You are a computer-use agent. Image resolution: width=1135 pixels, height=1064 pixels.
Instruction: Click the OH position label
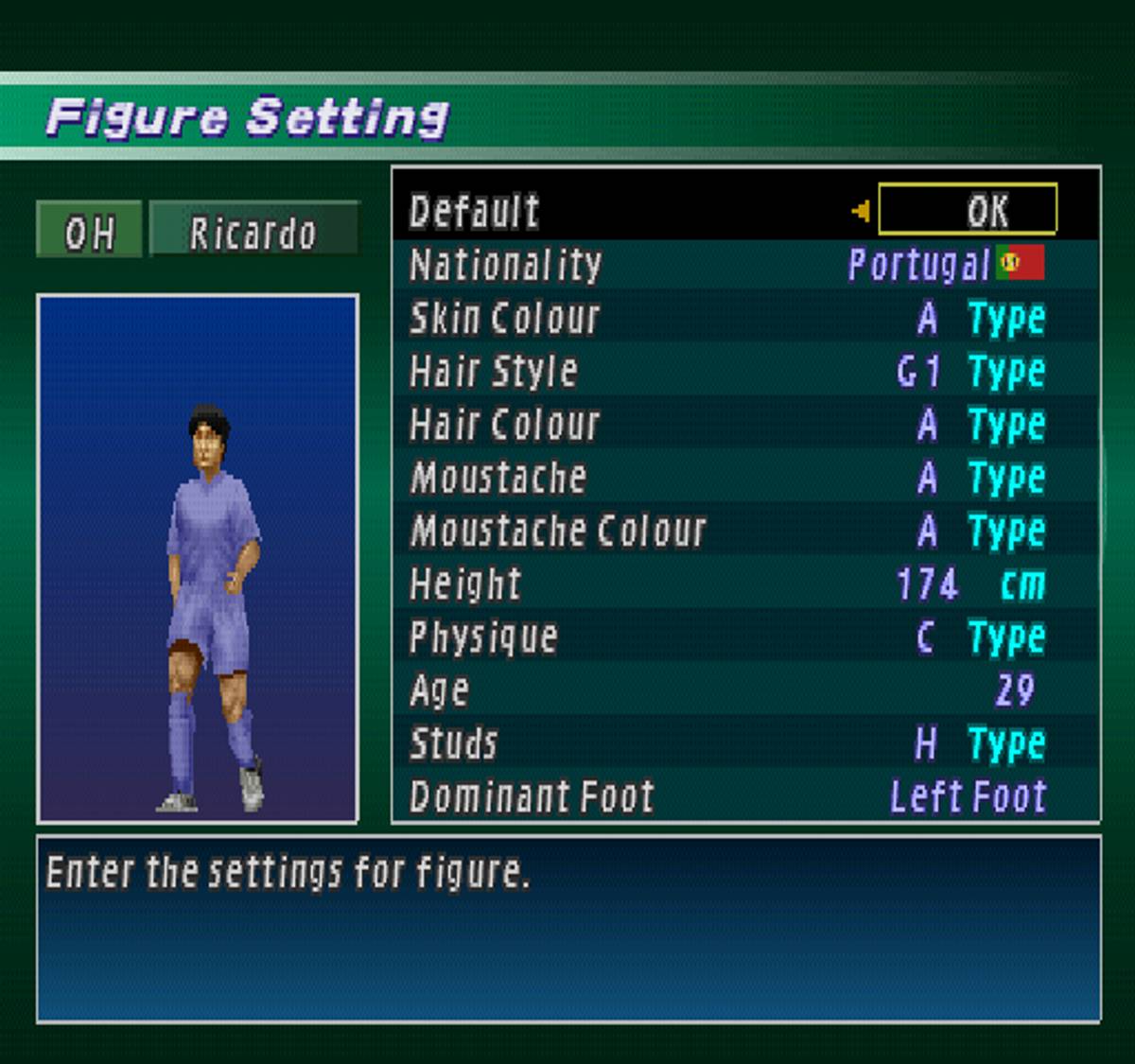click(89, 231)
